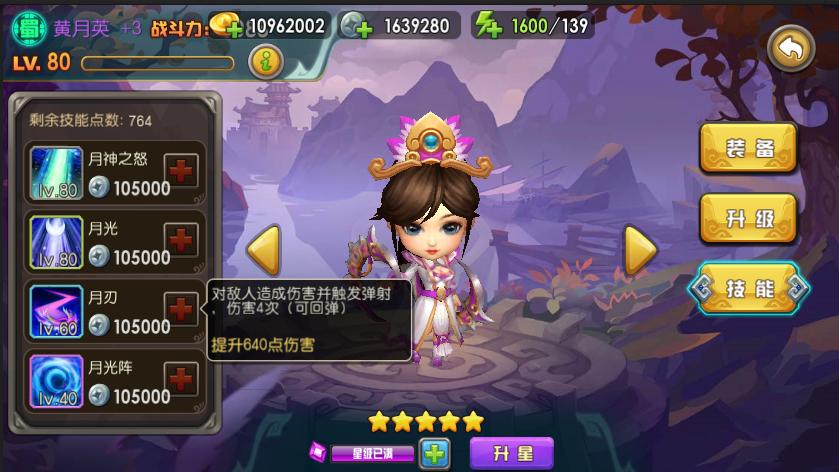839x472 pixels.
Task: Open the 装备 equipment panel
Action: click(x=748, y=149)
